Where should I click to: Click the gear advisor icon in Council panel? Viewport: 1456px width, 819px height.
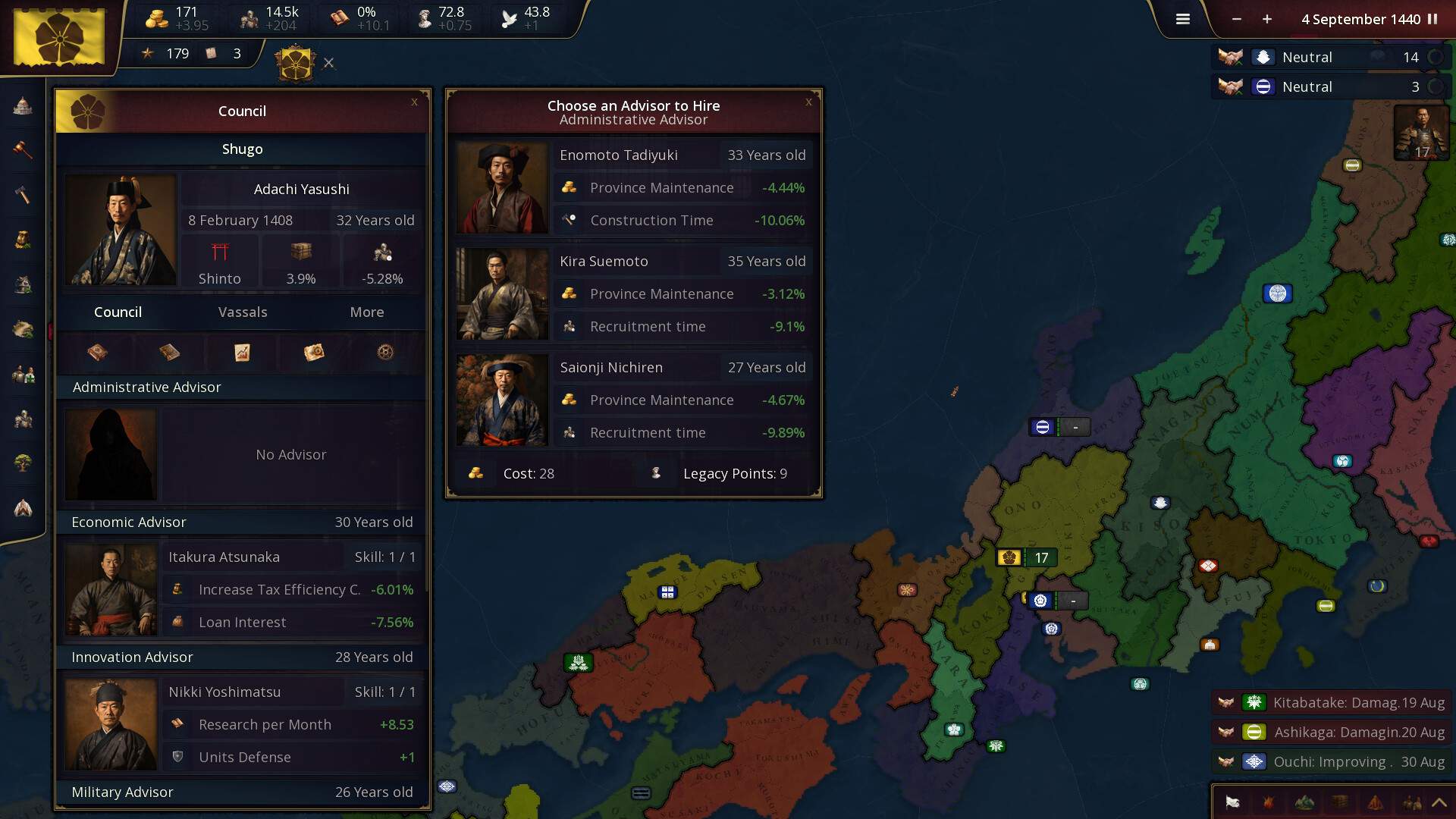click(x=384, y=353)
